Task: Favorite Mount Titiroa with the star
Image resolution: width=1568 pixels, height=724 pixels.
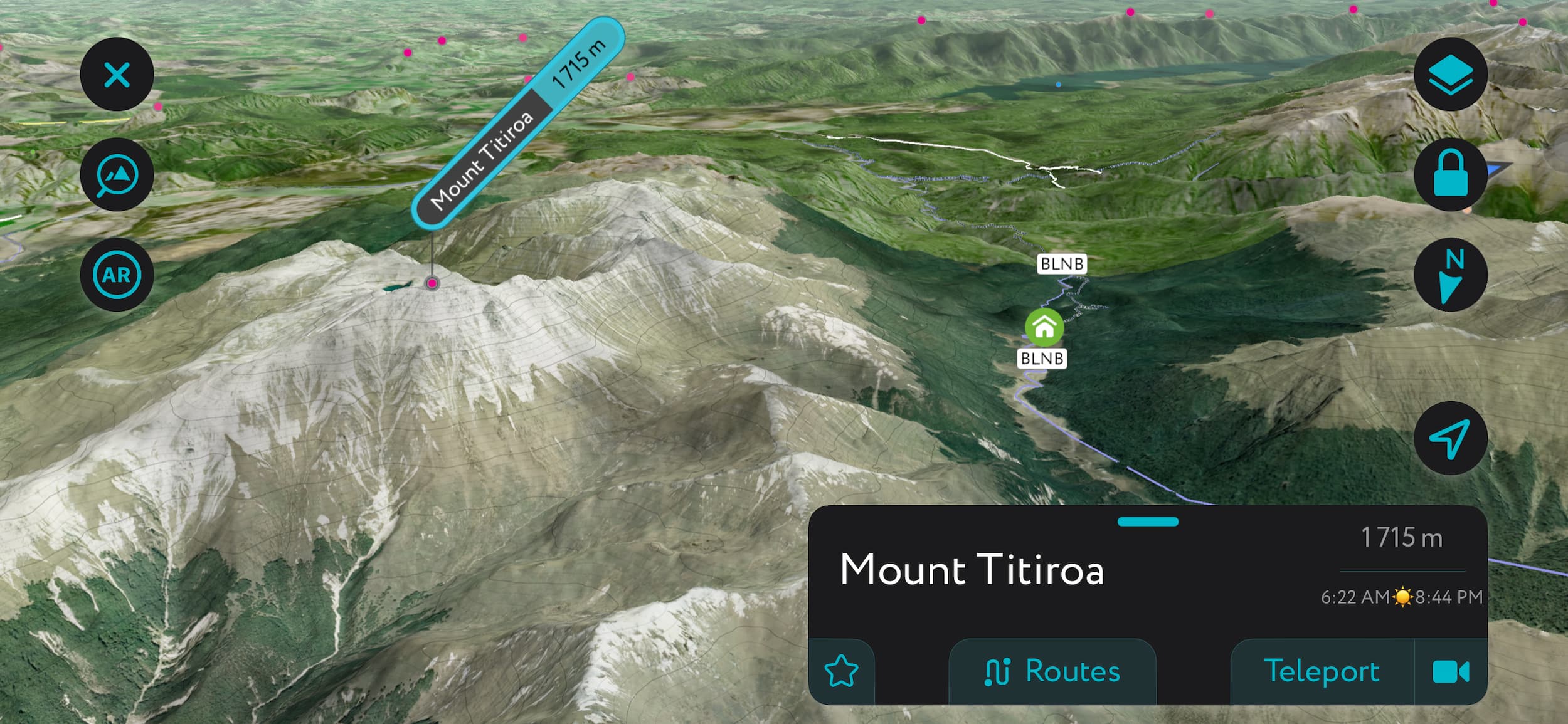Action: [844, 673]
